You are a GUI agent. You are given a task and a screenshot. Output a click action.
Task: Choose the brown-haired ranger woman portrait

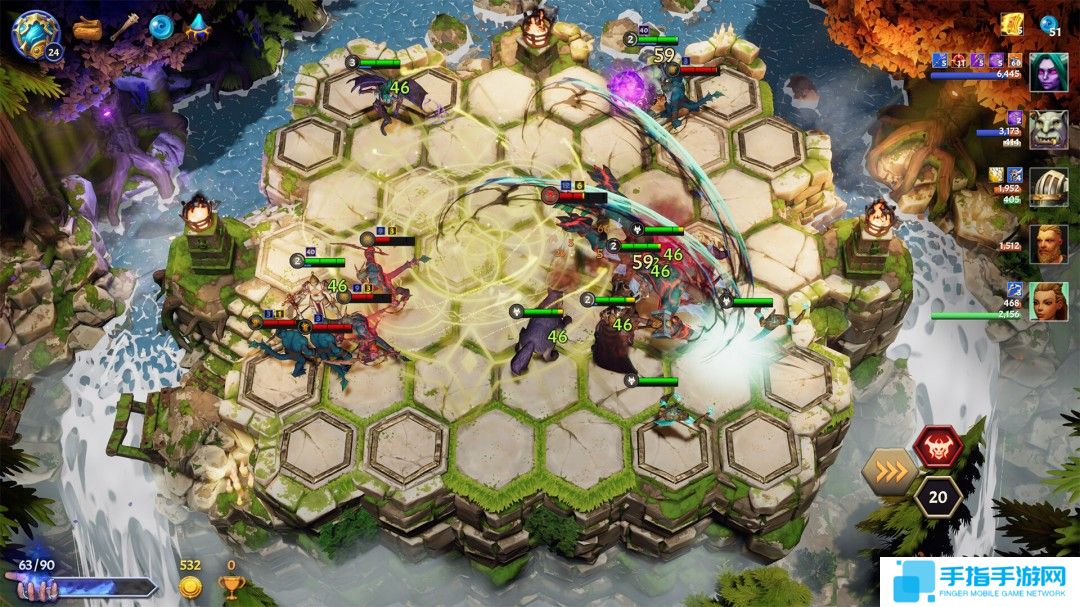click(1048, 301)
